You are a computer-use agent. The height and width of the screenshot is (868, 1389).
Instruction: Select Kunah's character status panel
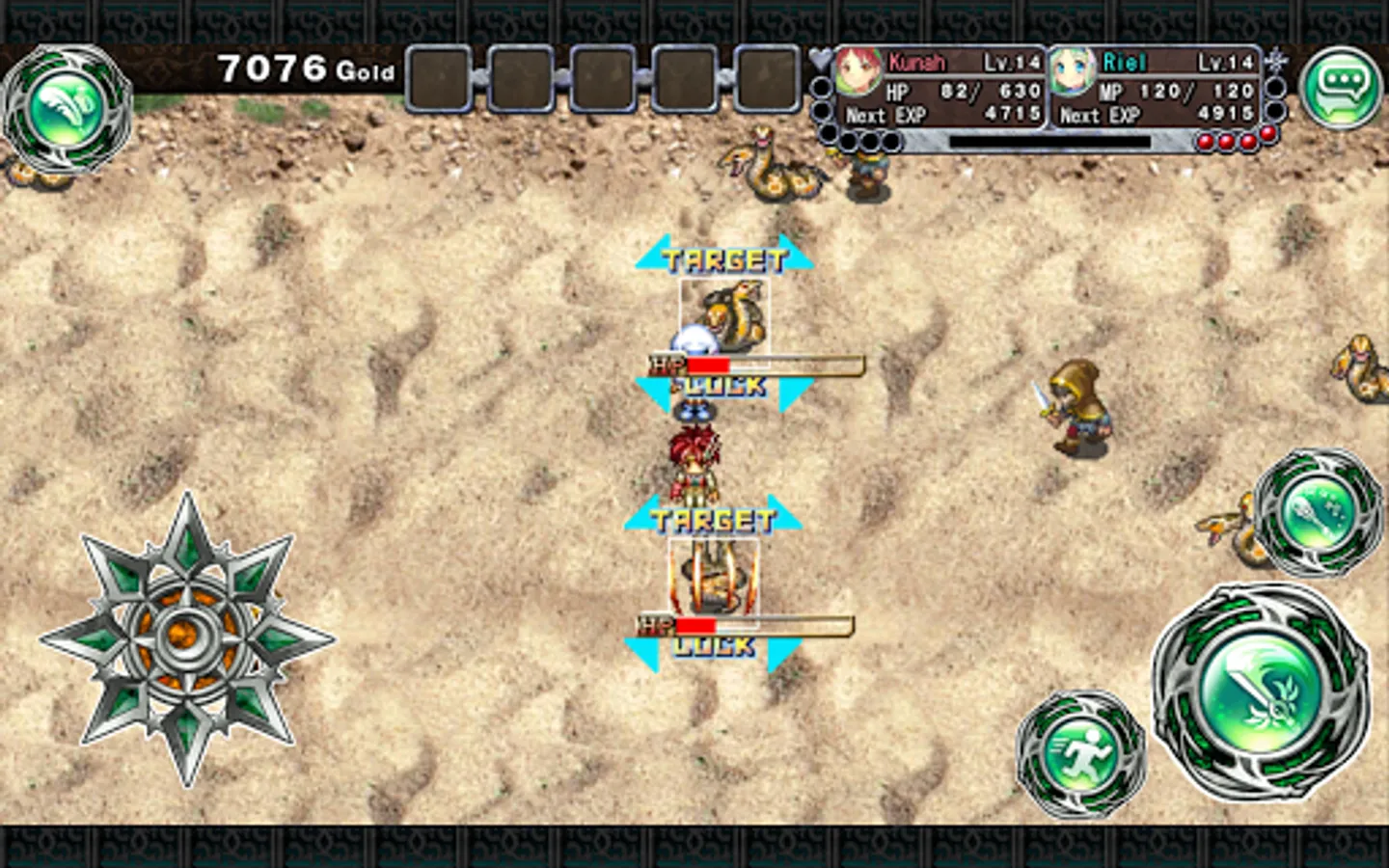point(940,90)
